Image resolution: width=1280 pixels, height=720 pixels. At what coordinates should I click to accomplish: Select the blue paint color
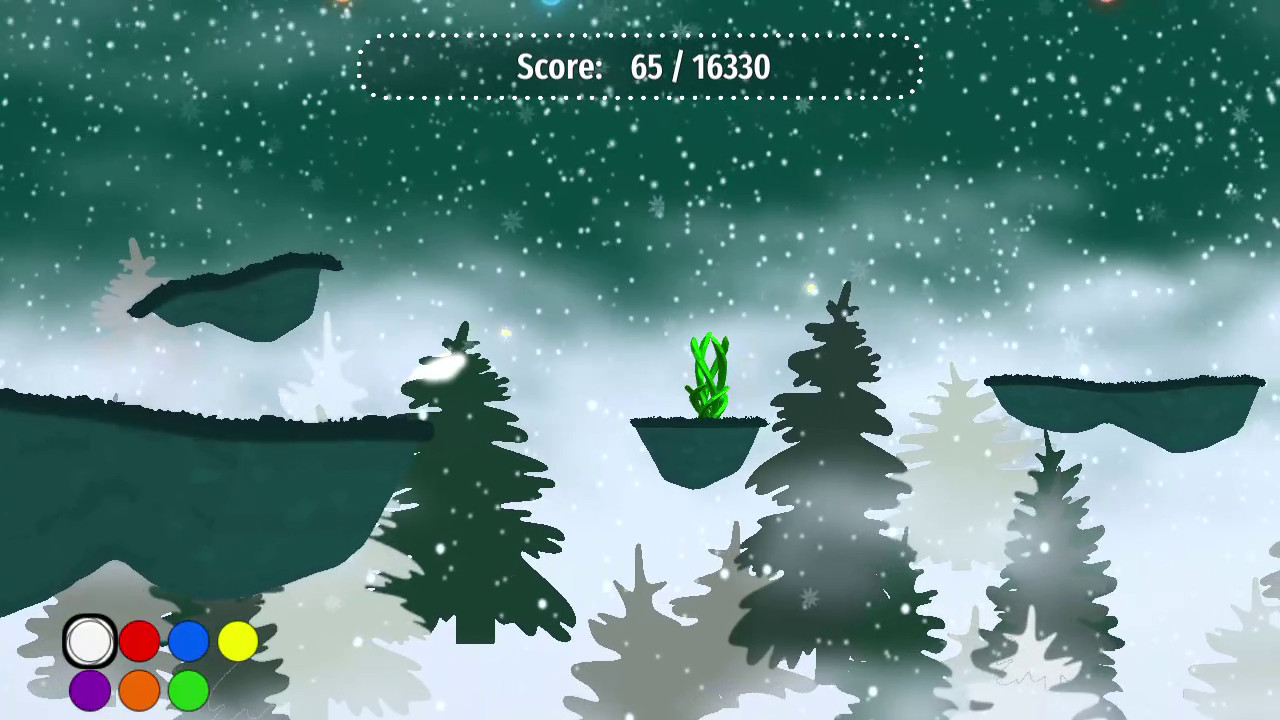pyautogui.click(x=188, y=641)
